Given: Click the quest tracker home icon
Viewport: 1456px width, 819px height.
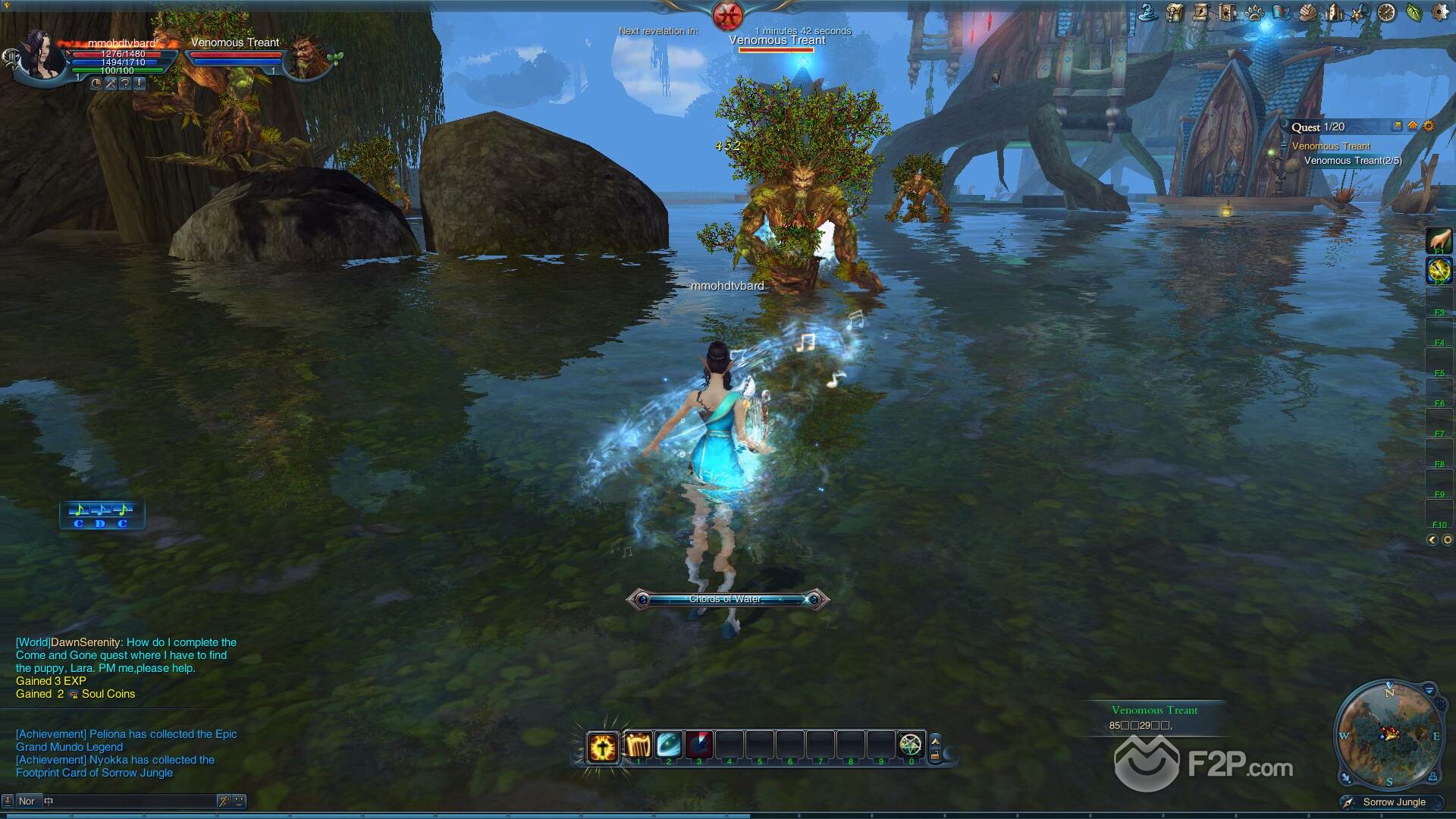Looking at the screenshot, I should point(1413,127).
